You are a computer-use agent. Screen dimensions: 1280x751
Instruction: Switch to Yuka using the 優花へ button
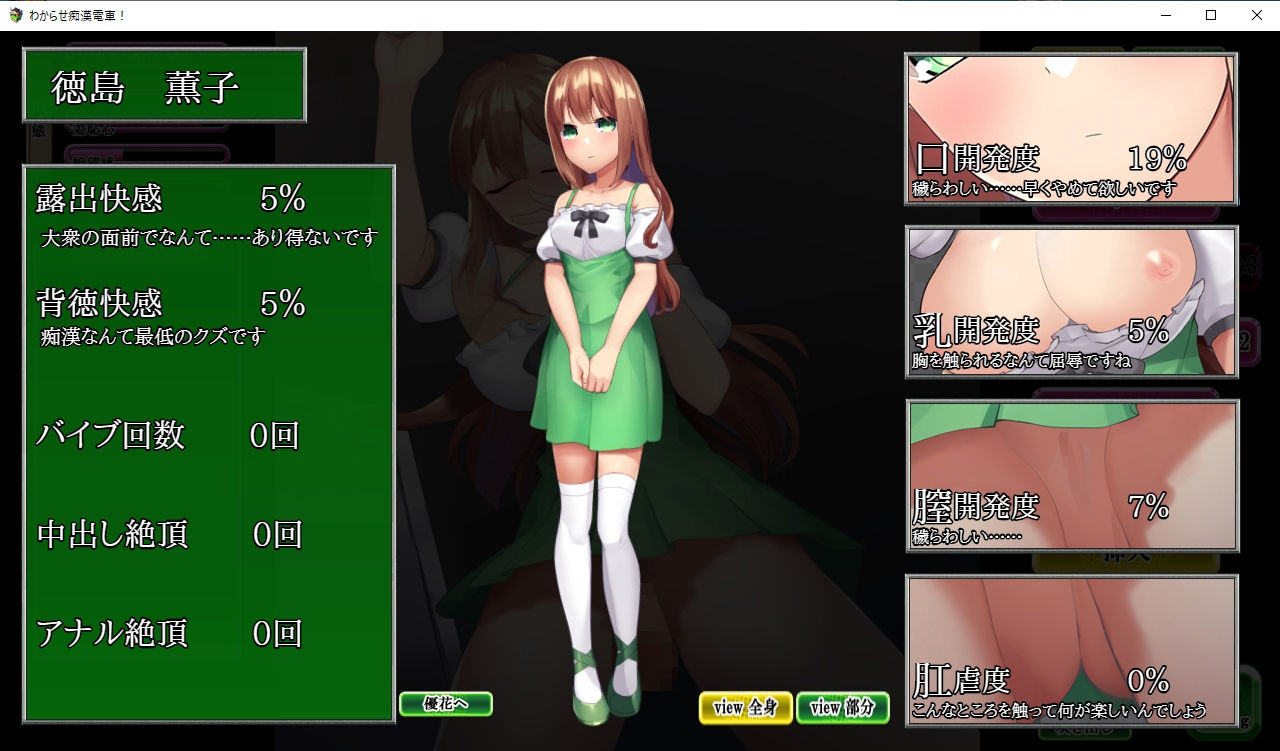[444, 704]
